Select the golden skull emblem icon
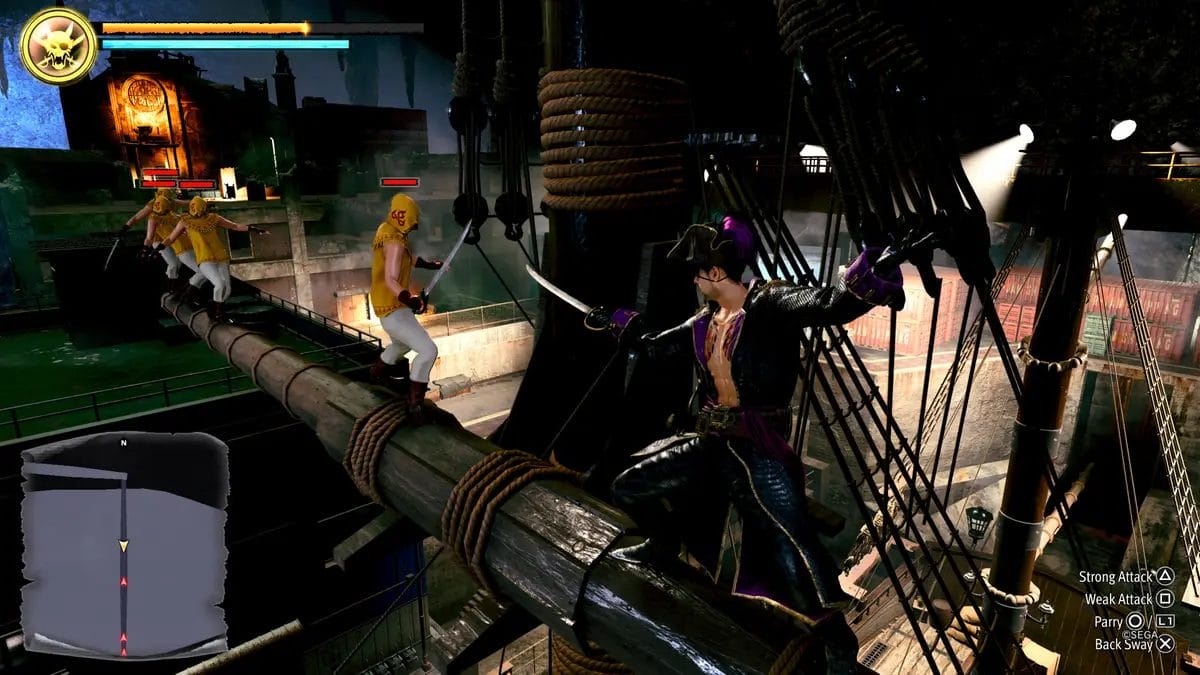The height and width of the screenshot is (675, 1200). click(x=58, y=46)
